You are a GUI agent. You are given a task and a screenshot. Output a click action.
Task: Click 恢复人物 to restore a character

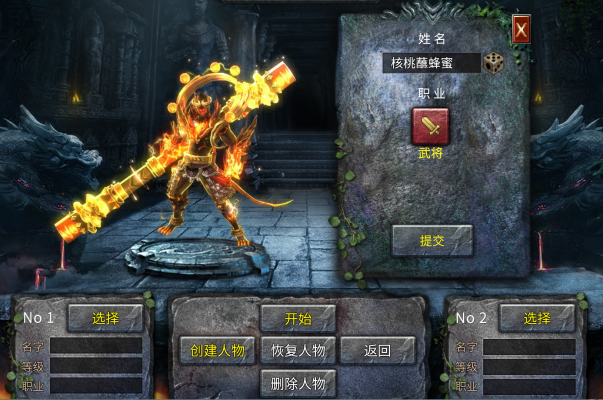pyautogui.click(x=298, y=350)
